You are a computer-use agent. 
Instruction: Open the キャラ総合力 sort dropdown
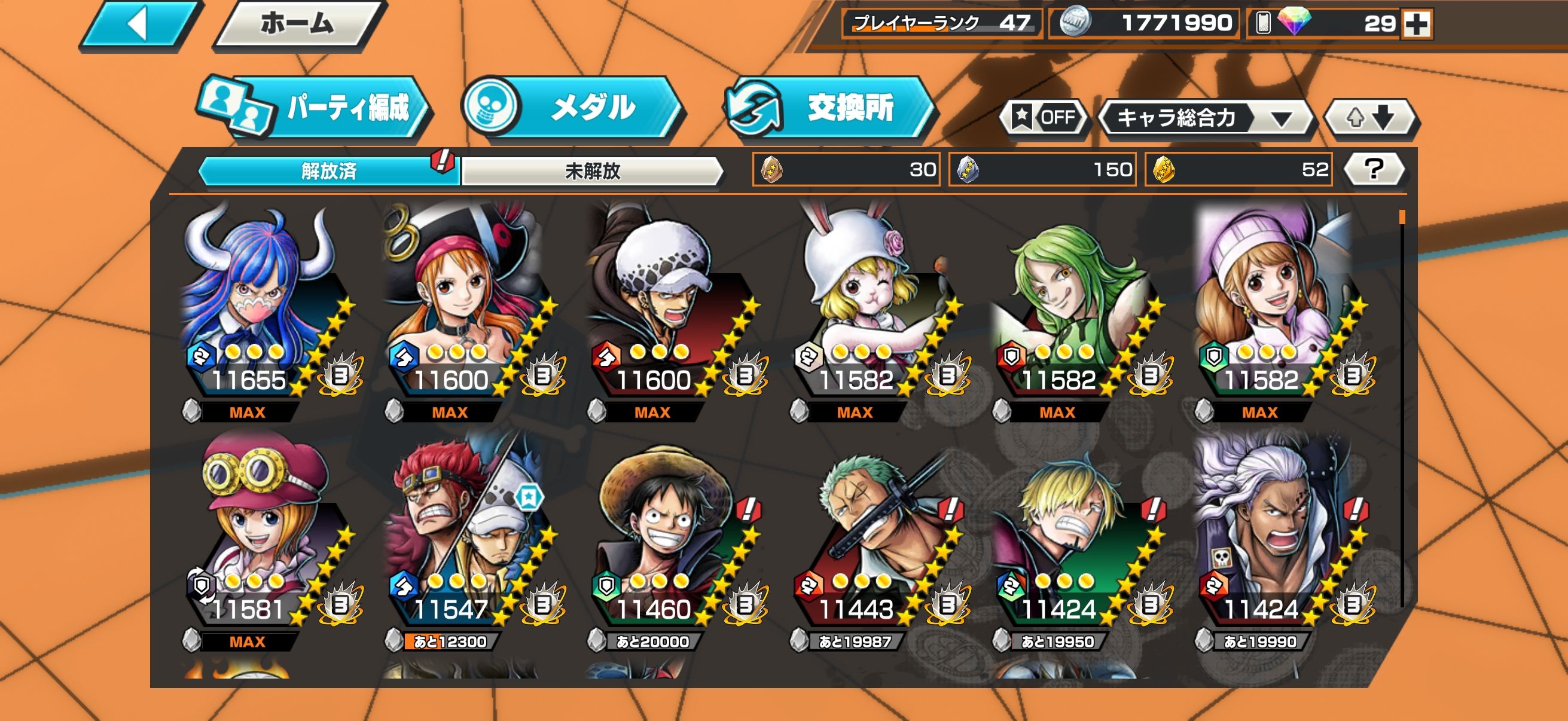pyautogui.click(x=1206, y=117)
